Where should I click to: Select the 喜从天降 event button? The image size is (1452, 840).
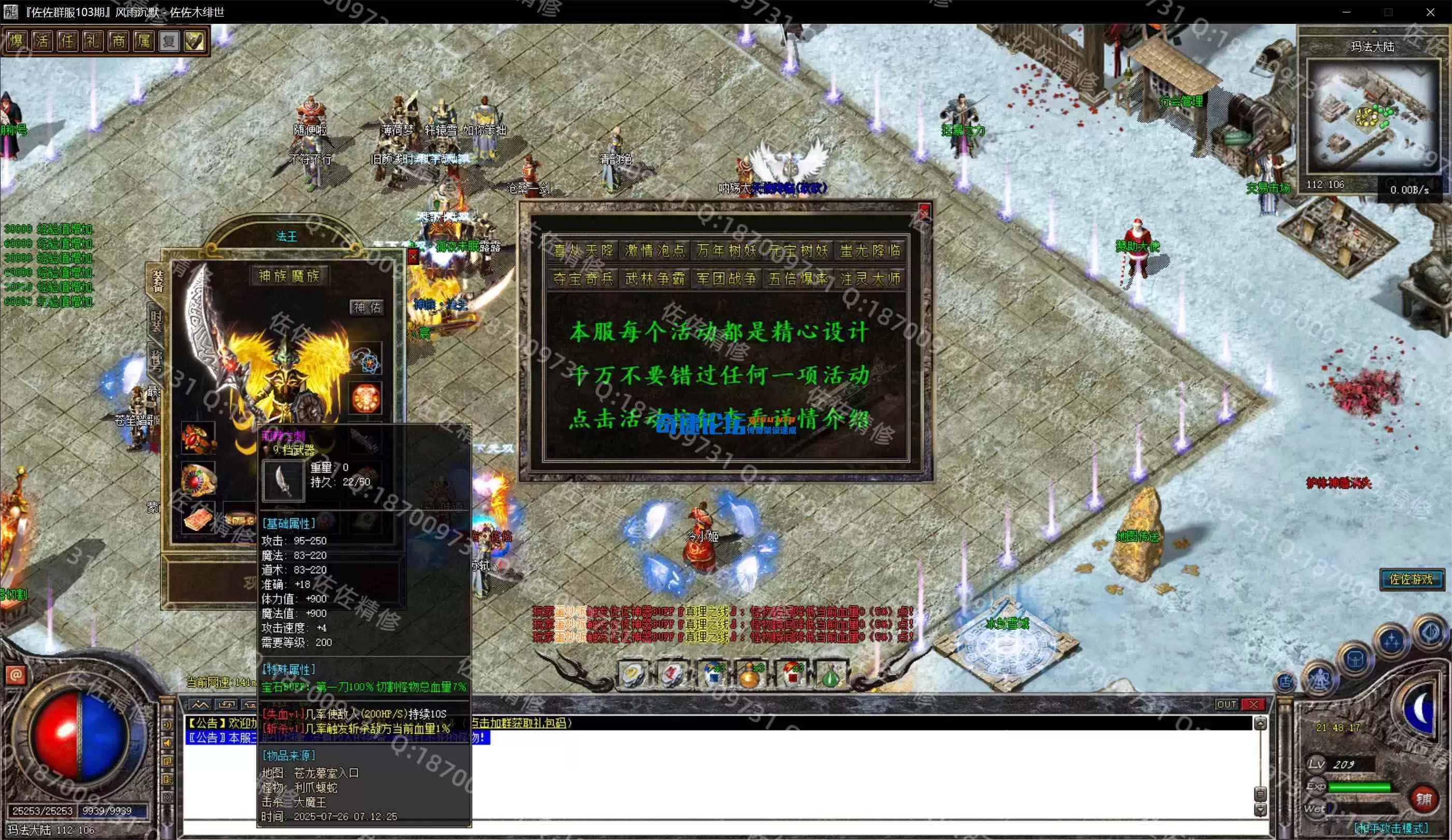coord(583,251)
